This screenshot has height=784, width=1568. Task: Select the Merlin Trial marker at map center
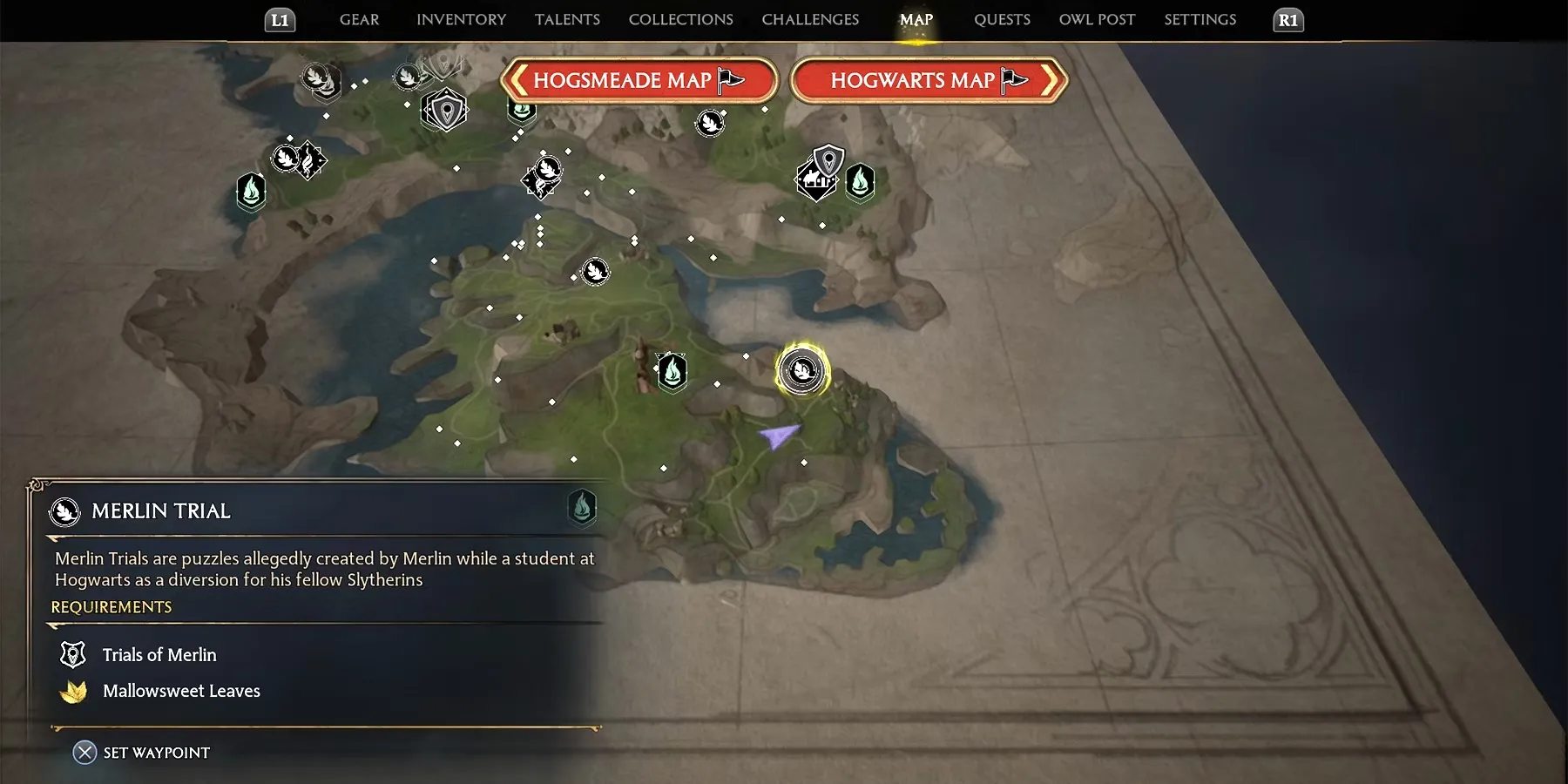pos(595,272)
